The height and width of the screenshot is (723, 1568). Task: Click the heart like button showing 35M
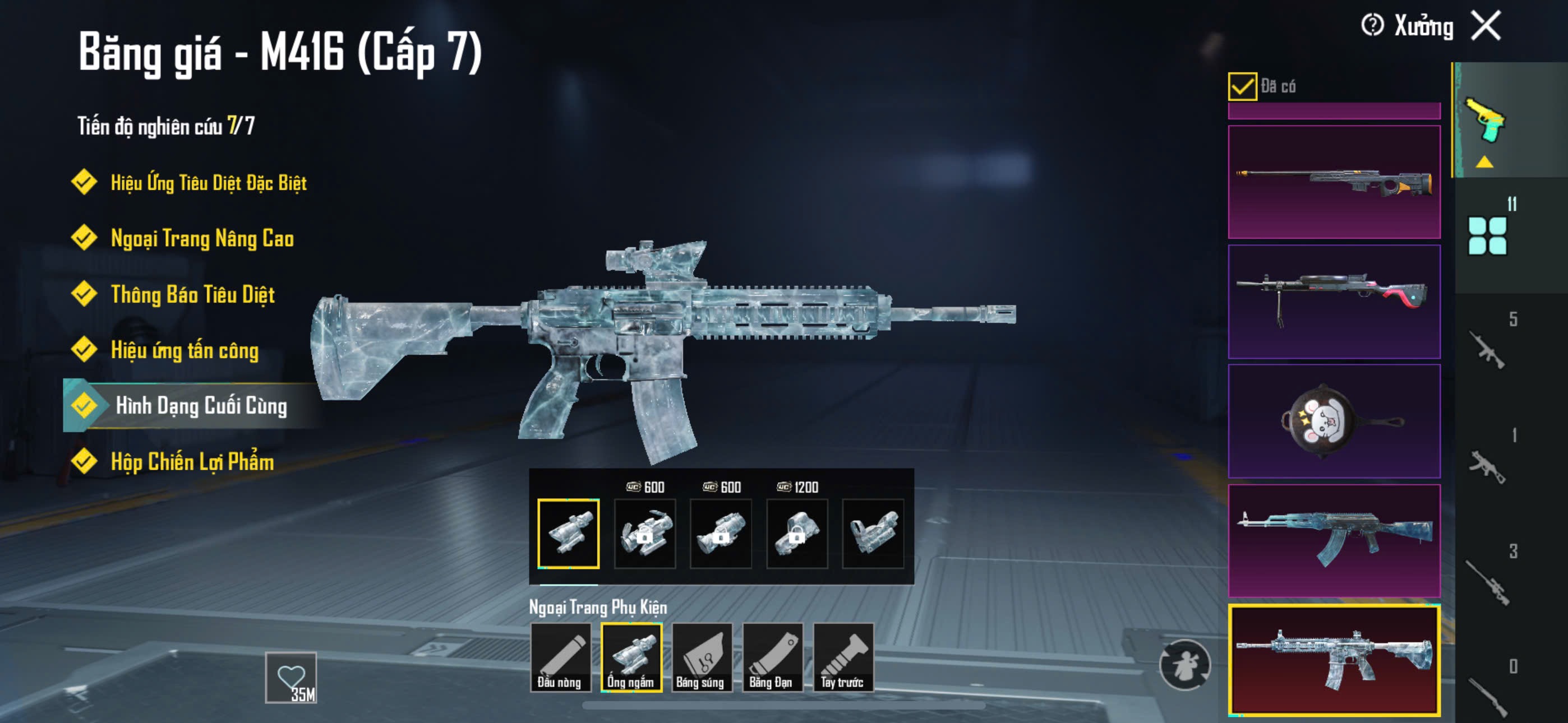[x=291, y=678]
